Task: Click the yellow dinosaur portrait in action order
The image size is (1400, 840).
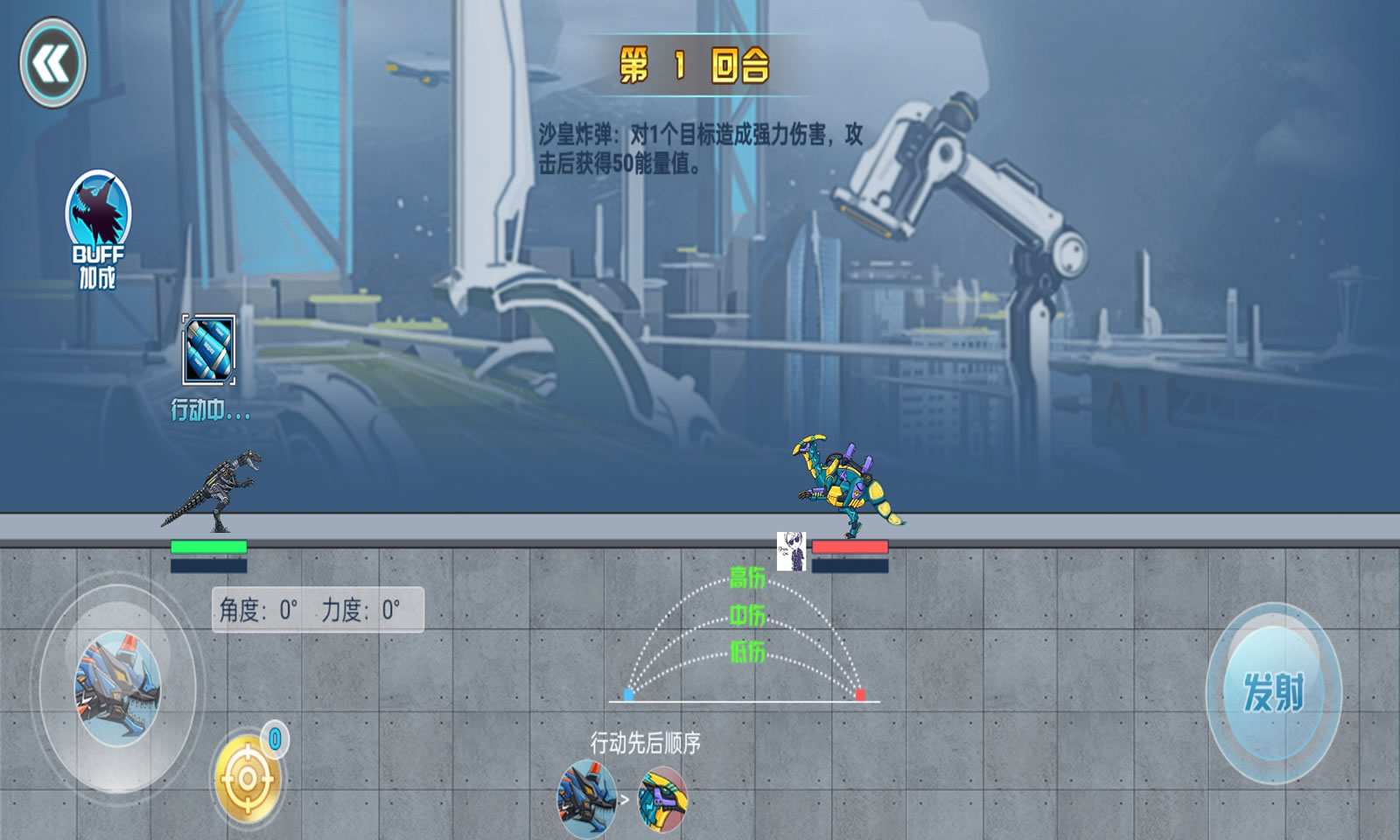Action: point(661,796)
